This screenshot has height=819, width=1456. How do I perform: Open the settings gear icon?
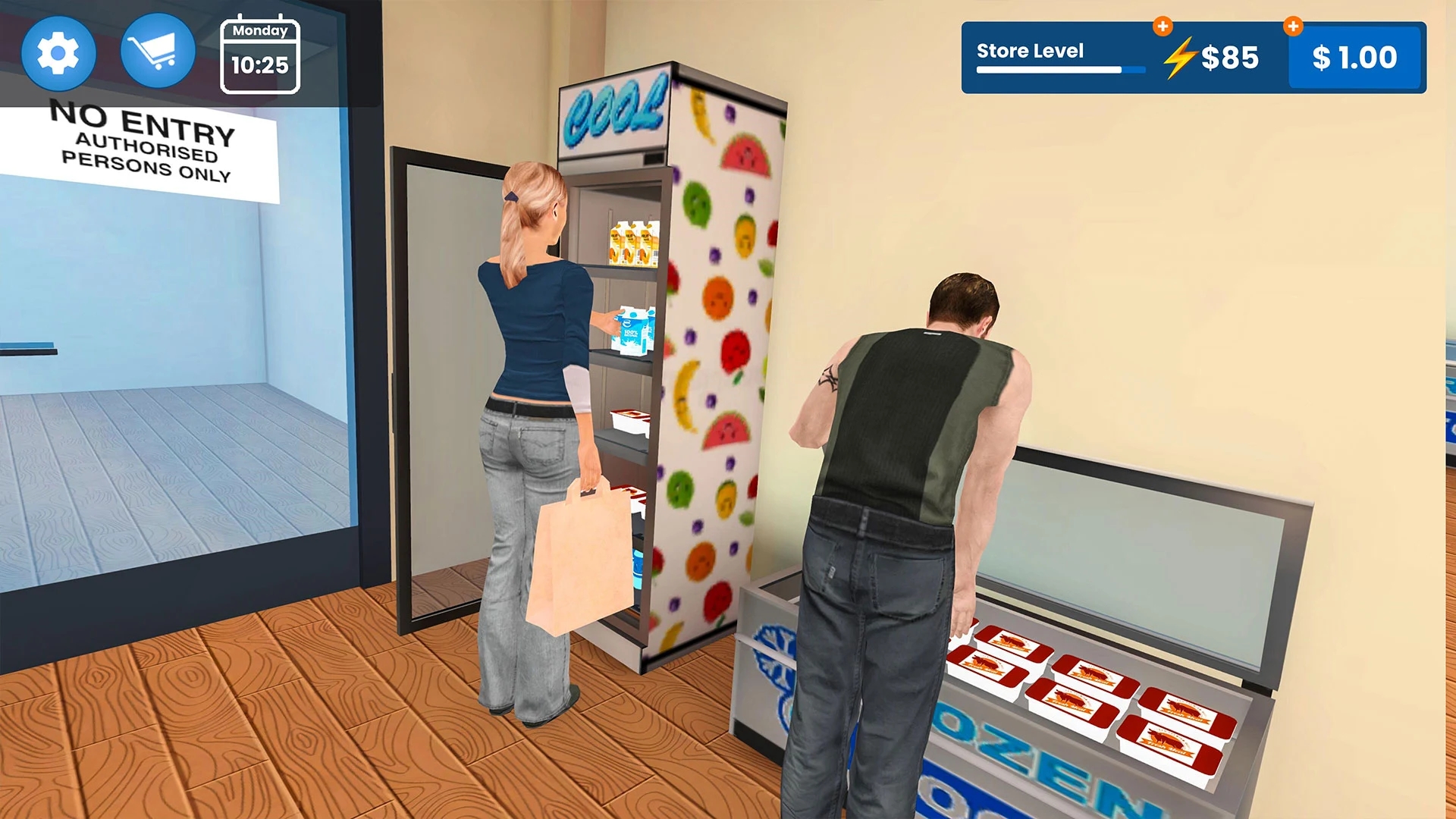(59, 51)
